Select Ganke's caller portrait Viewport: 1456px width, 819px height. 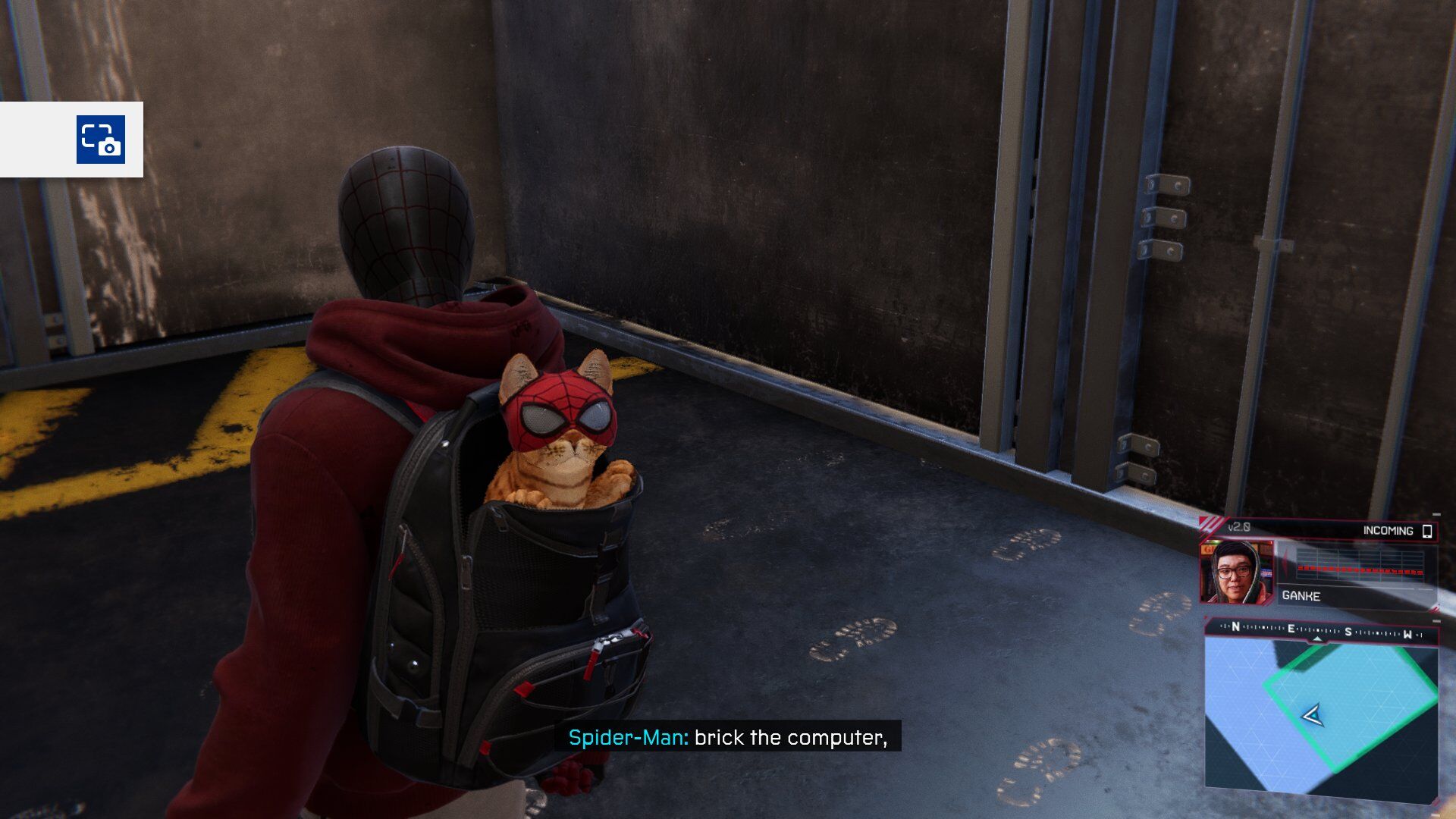click(x=1235, y=572)
